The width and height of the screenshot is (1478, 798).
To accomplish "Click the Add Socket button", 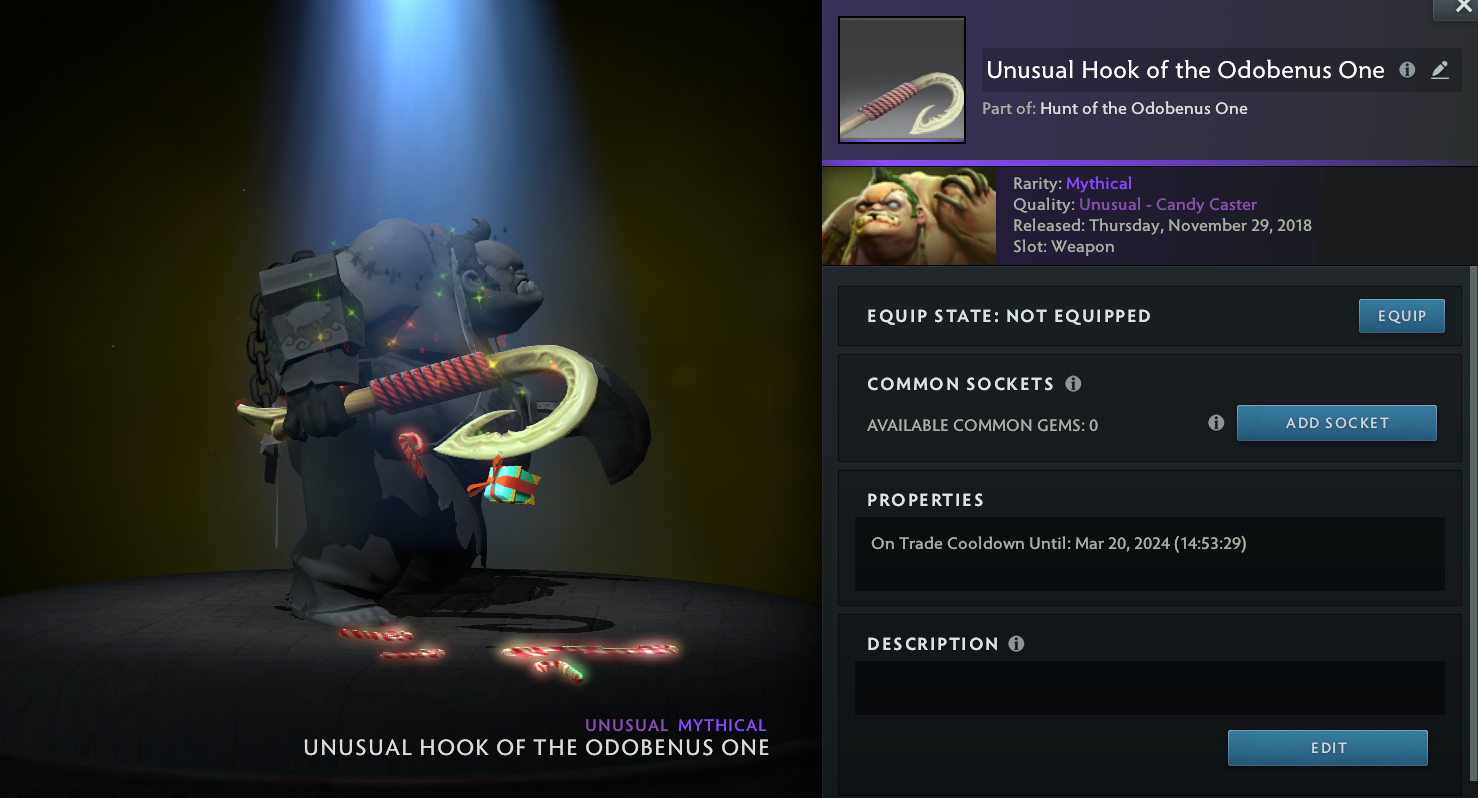I will tap(1336, 423).
